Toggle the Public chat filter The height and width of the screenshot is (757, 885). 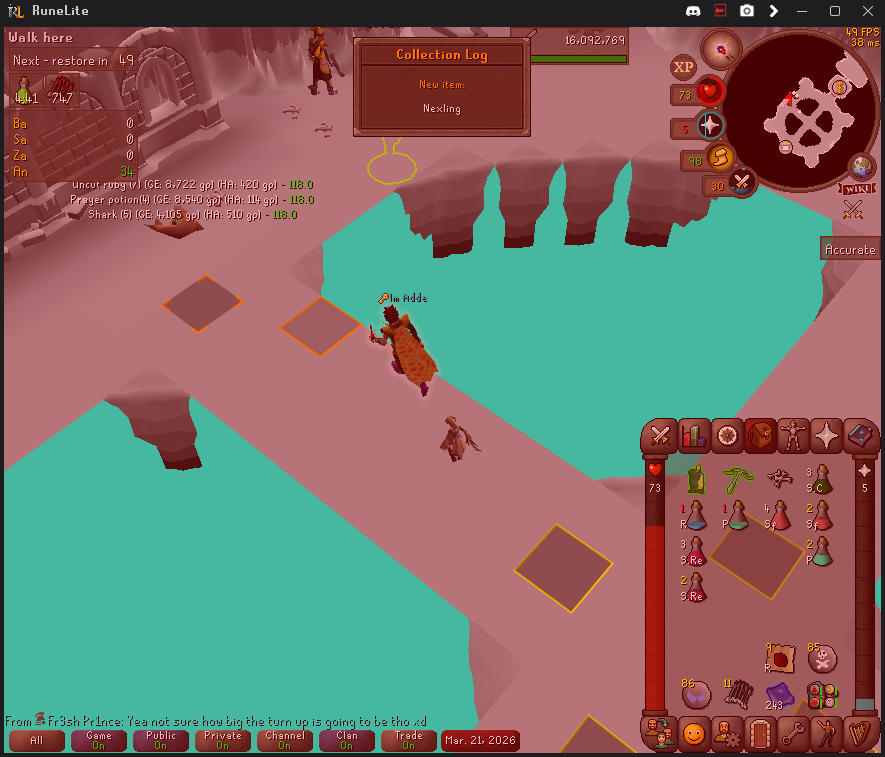(160, 740)
